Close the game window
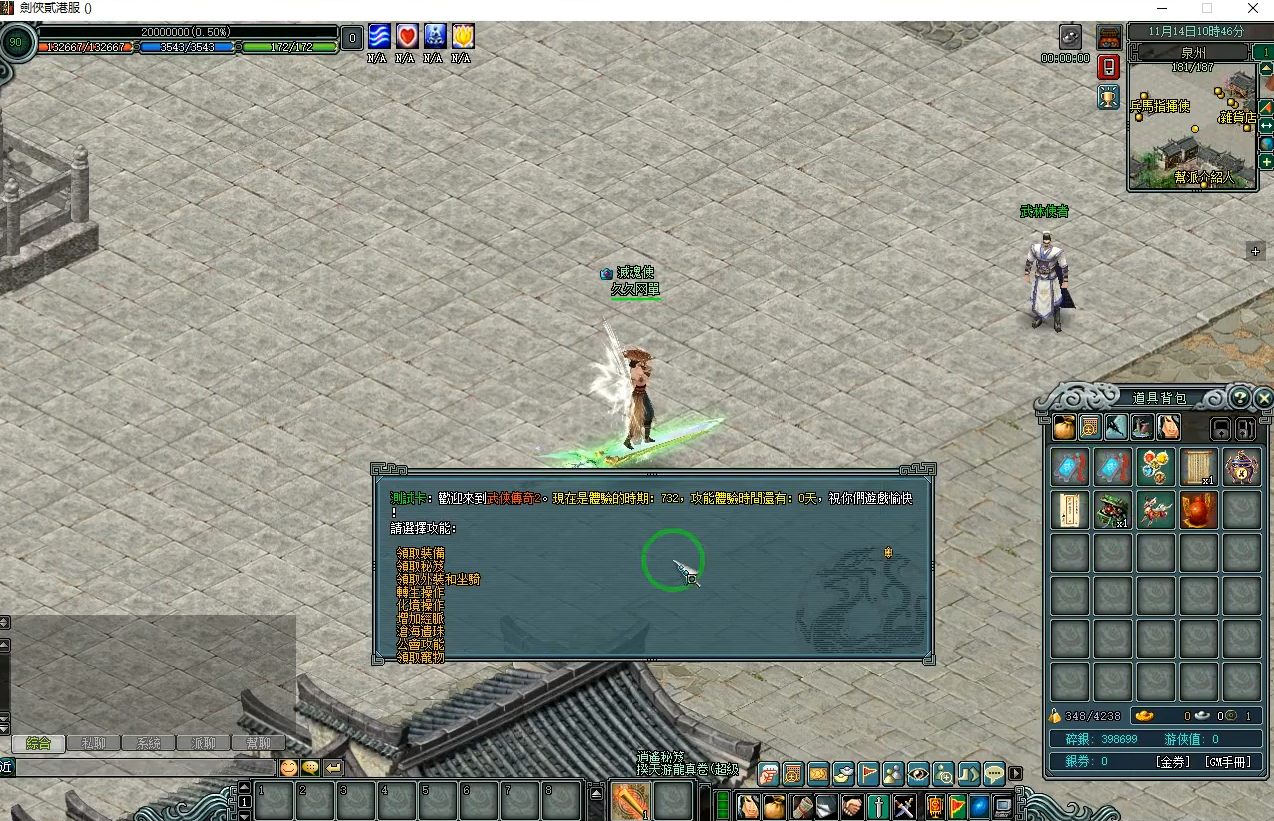This screenshot has width=1274, height=821. 1253,9
